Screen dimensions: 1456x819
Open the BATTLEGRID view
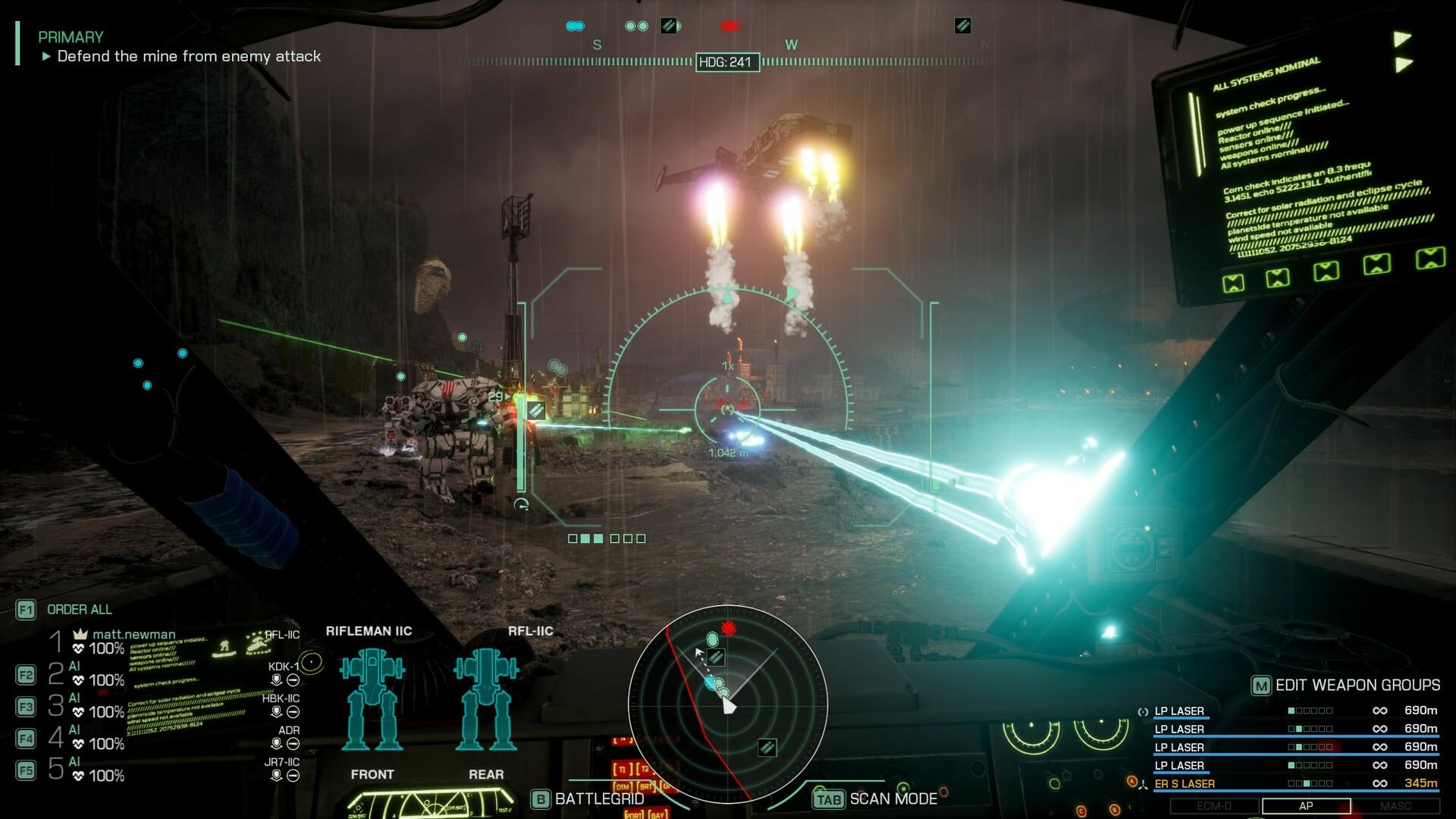[x=540, y=799]
